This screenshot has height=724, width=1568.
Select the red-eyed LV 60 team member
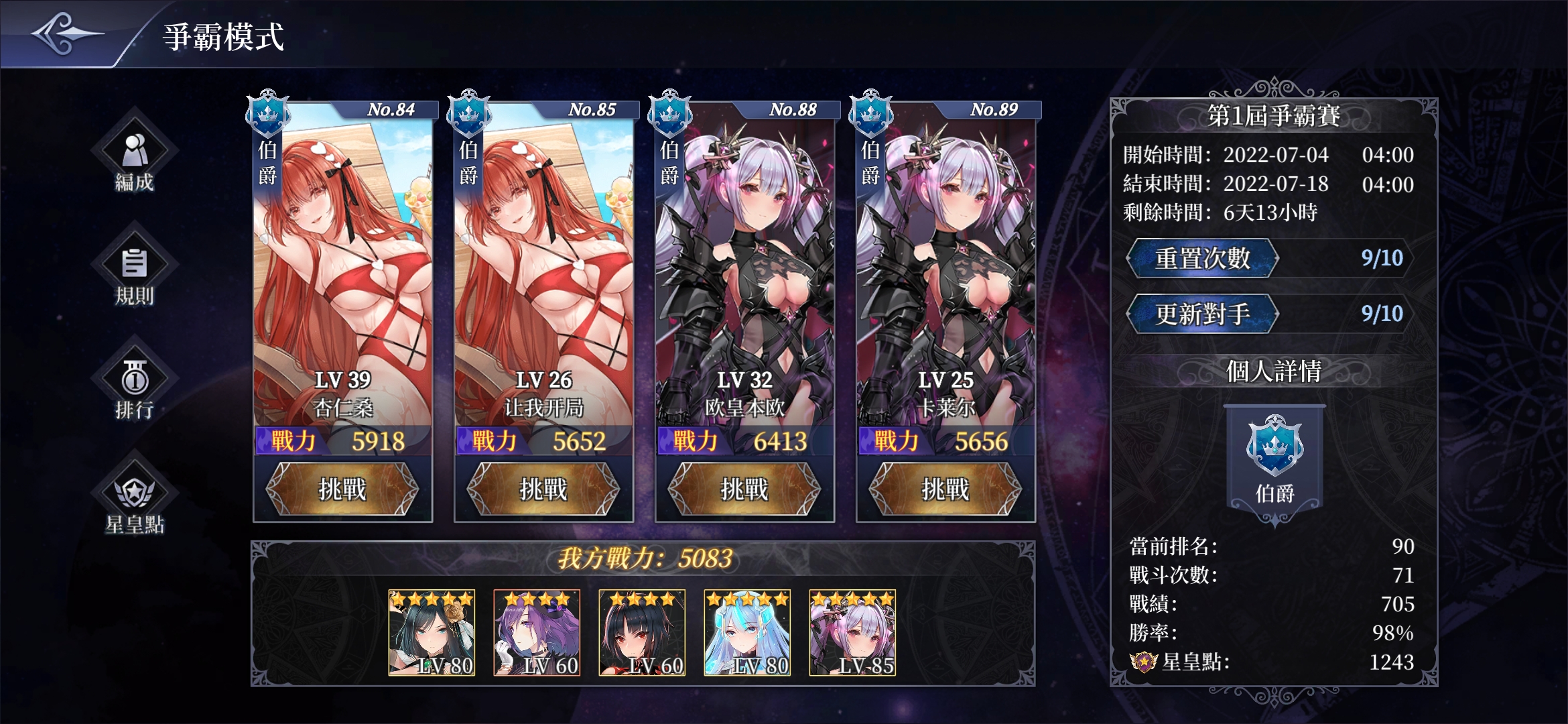642,632
